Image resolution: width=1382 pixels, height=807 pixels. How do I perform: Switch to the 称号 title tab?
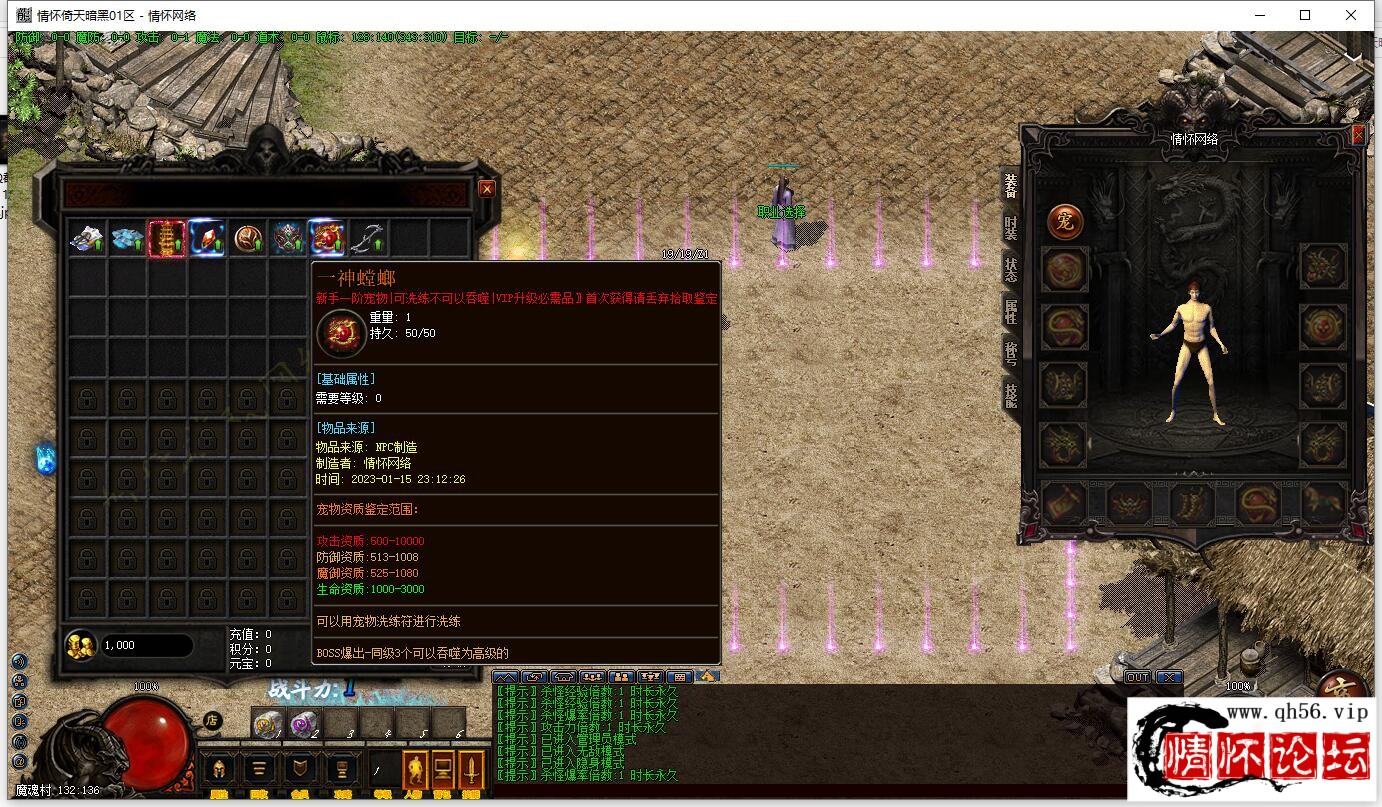coord(1010,352)
